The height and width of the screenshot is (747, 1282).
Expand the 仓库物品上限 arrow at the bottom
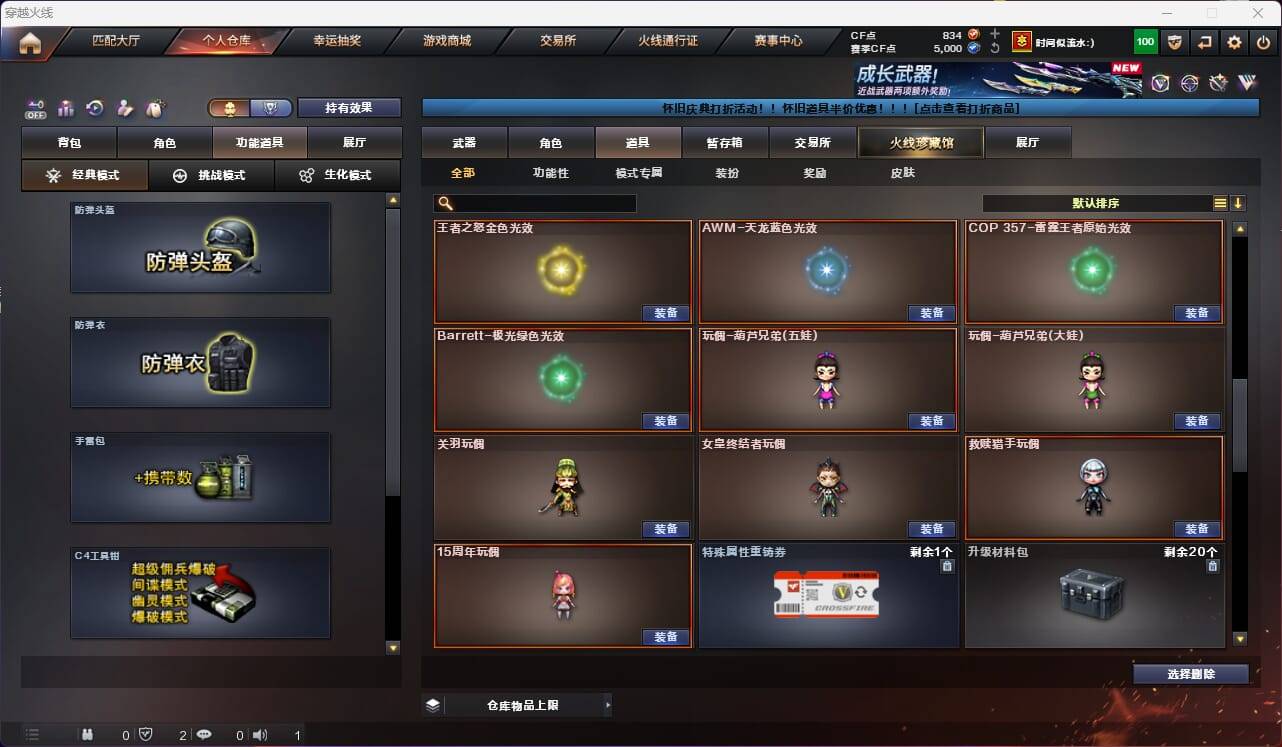[608, 704]
